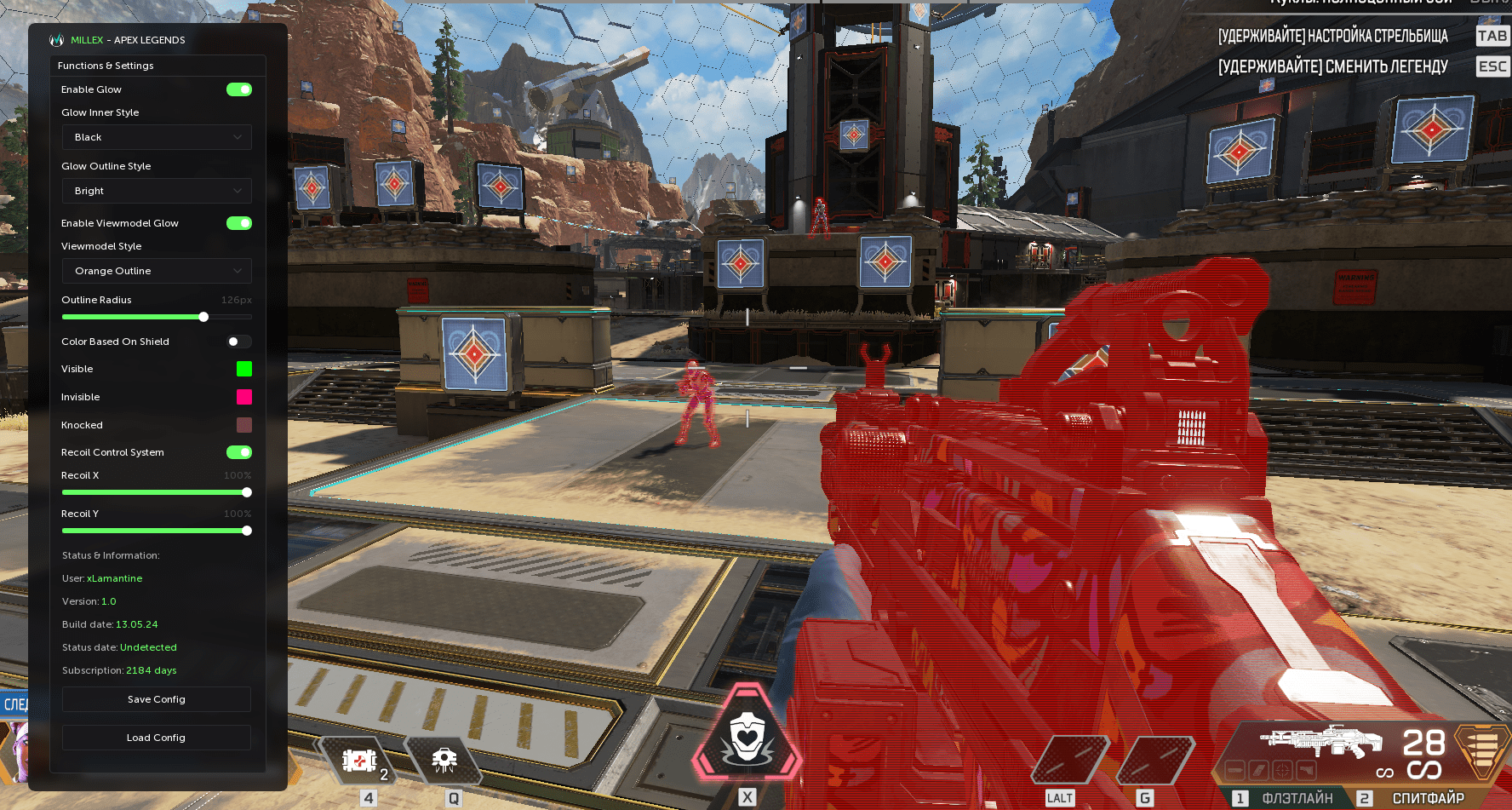
Task: Pick the Knocked color swatch
Action: pyautogui.click(x=244, y=425)
